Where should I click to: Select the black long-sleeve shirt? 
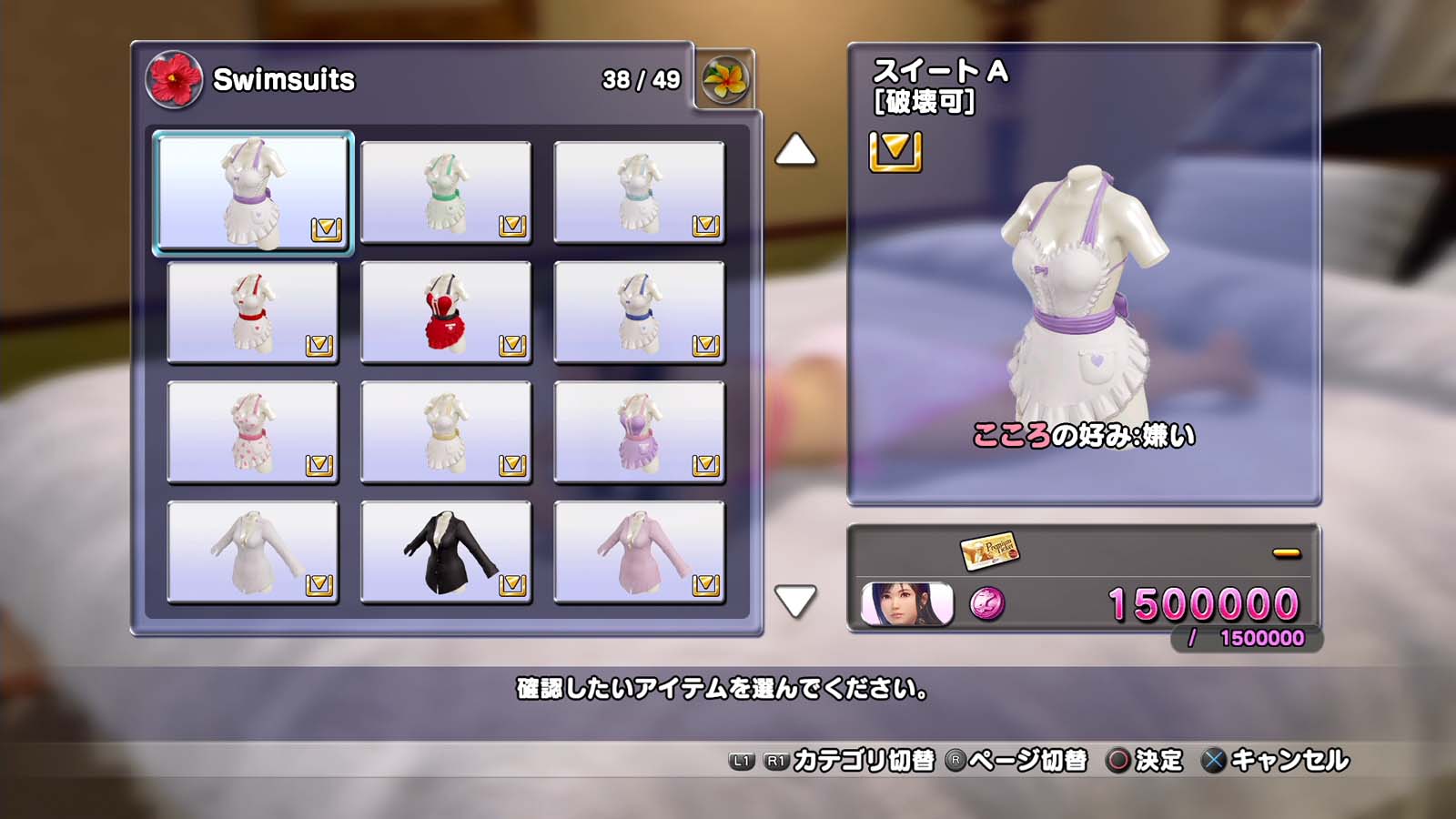coord(446,552)
